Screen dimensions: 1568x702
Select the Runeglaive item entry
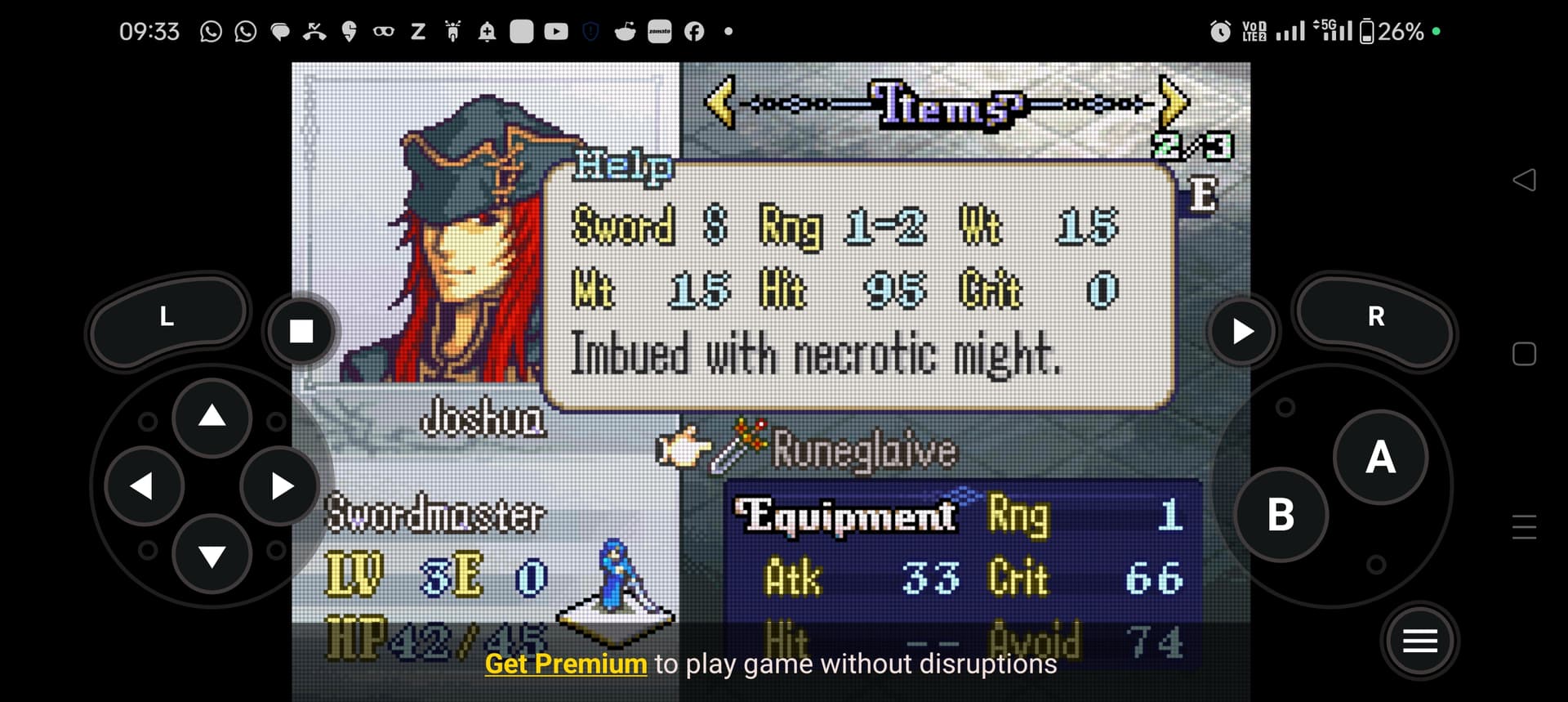863,450
